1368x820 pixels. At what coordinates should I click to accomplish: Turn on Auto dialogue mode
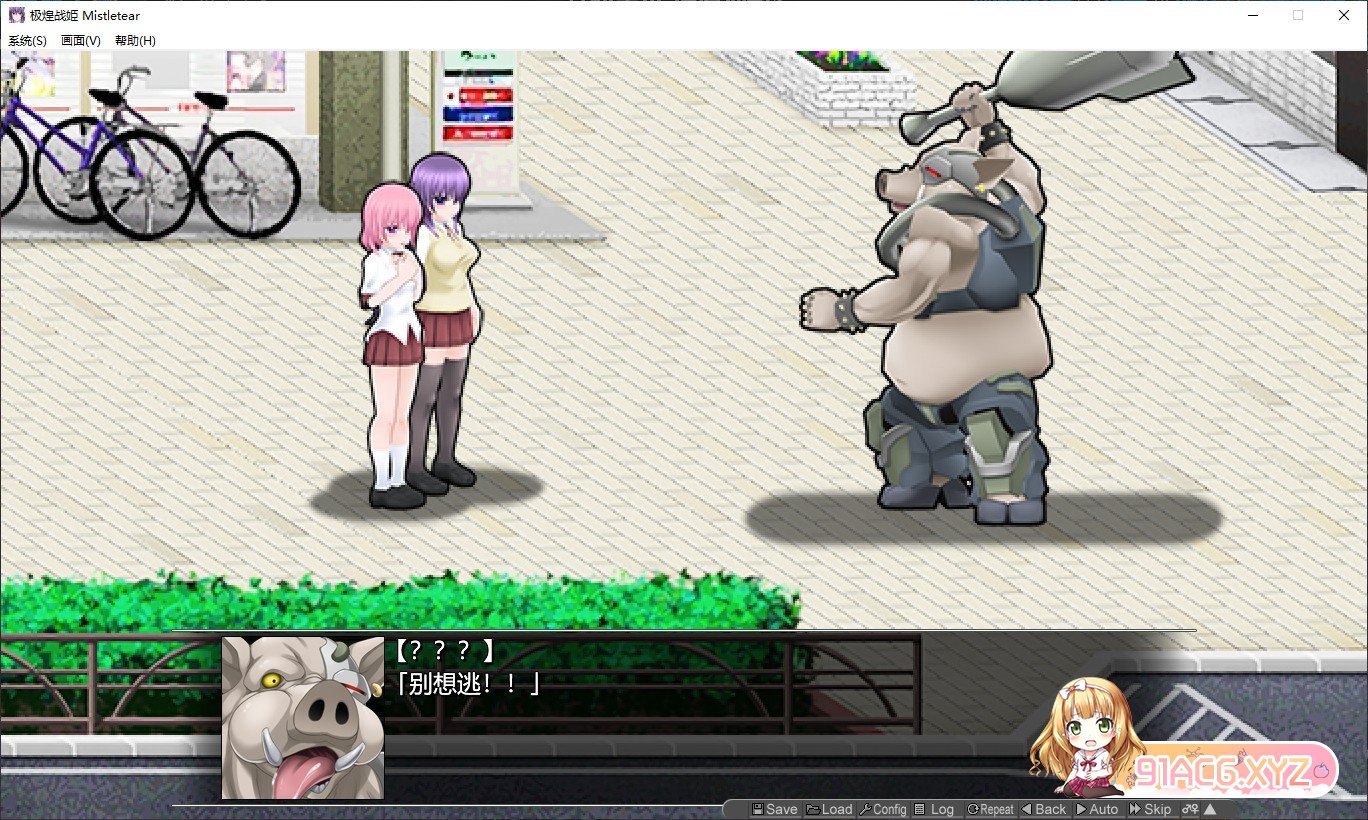click(1097, 809)
